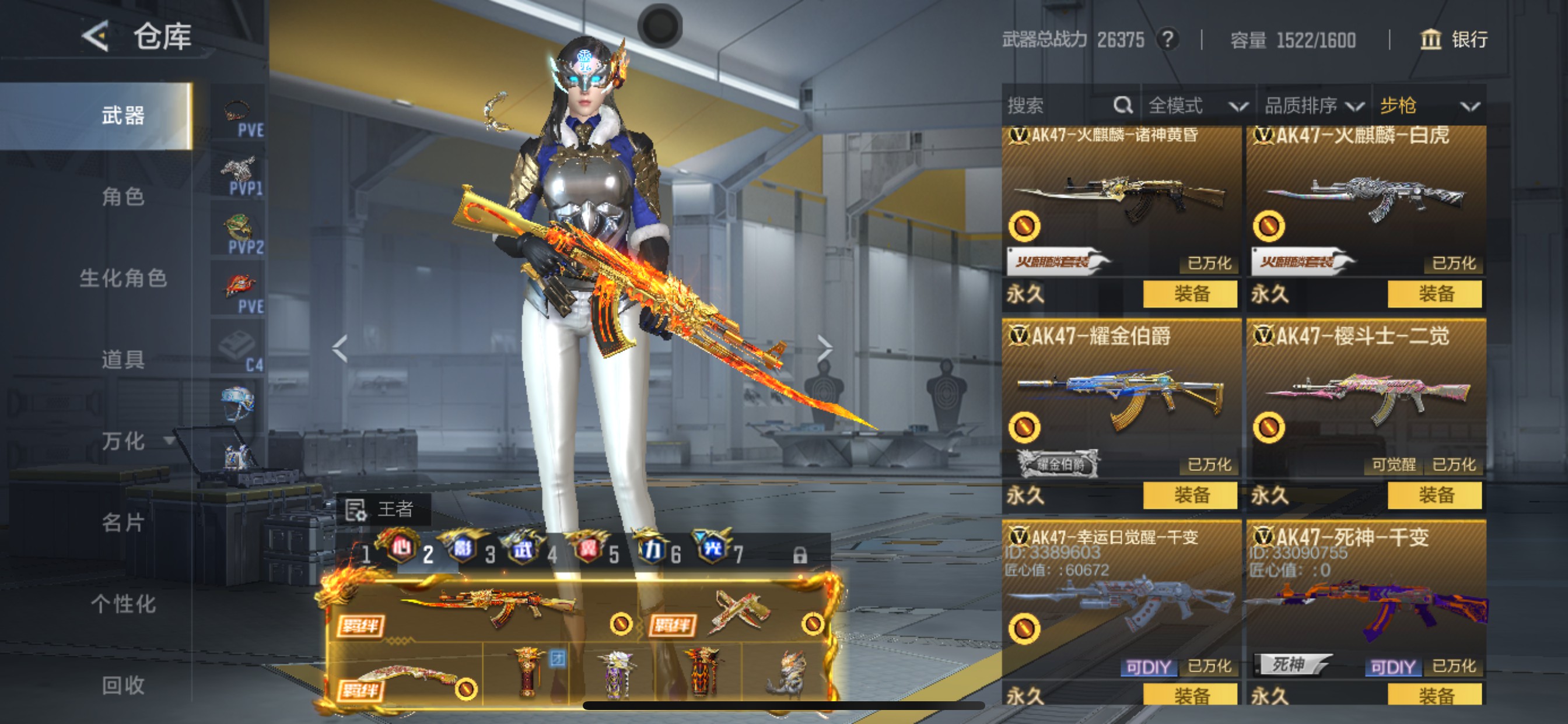Open the 生化角色 category tab
Screen dimensions: 1568x724
pos(123,278)
